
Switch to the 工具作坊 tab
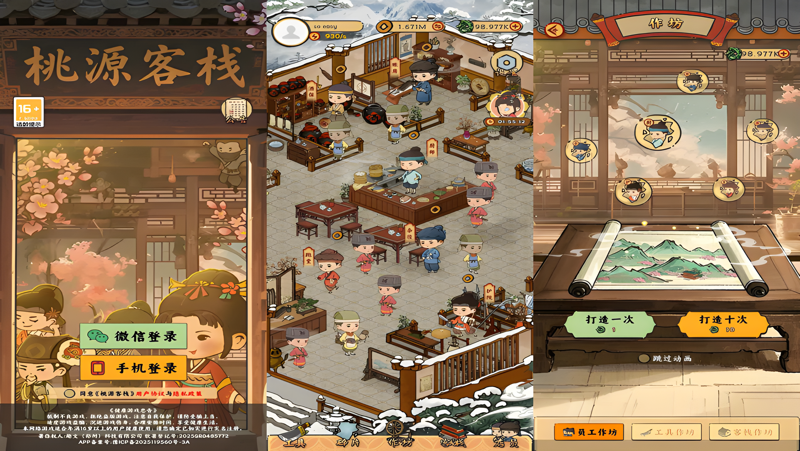[667, 432]
